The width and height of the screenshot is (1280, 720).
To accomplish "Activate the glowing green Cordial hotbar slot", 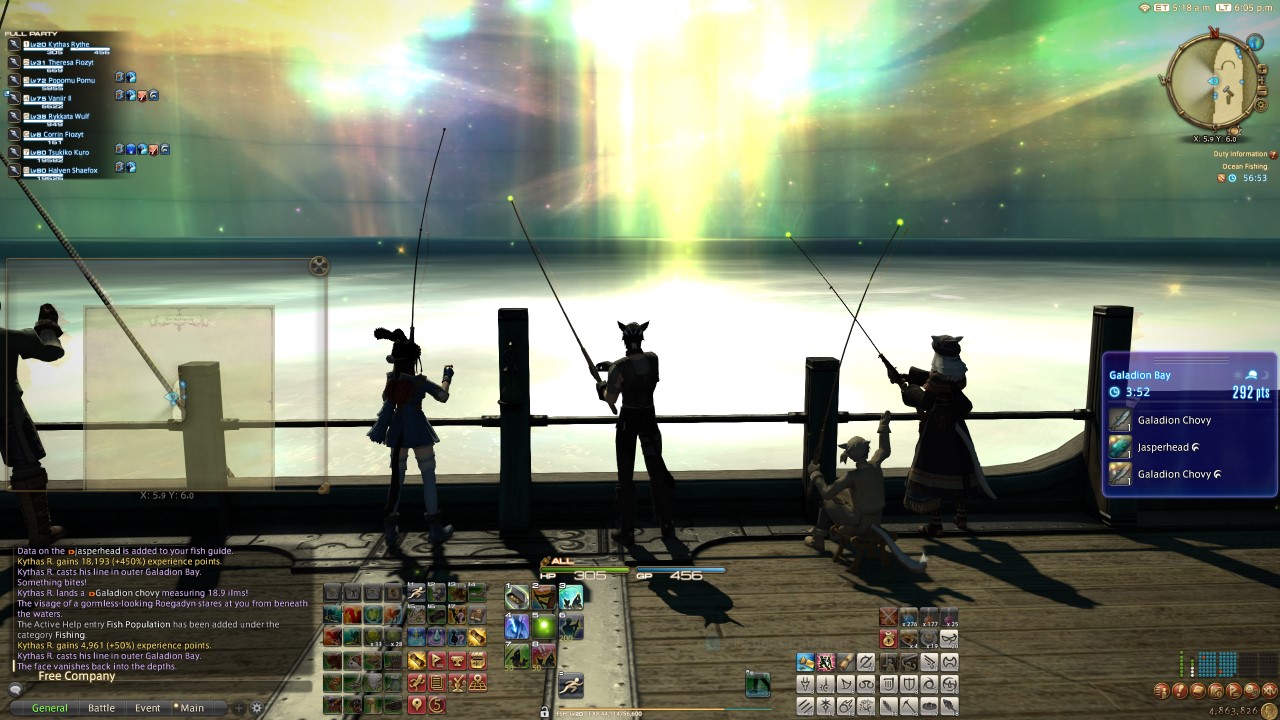I will [x=544, y=626].
